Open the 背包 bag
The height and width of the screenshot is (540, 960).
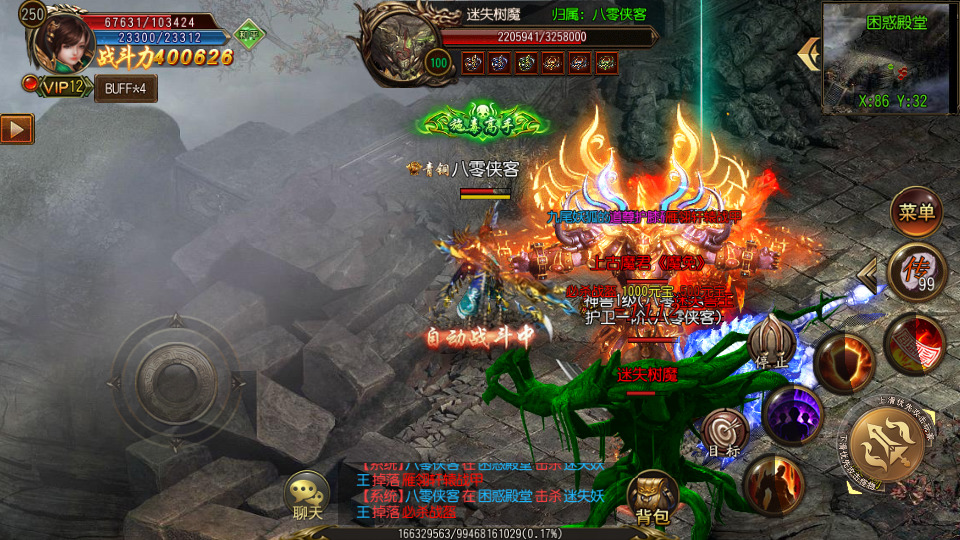coord(652,499)
